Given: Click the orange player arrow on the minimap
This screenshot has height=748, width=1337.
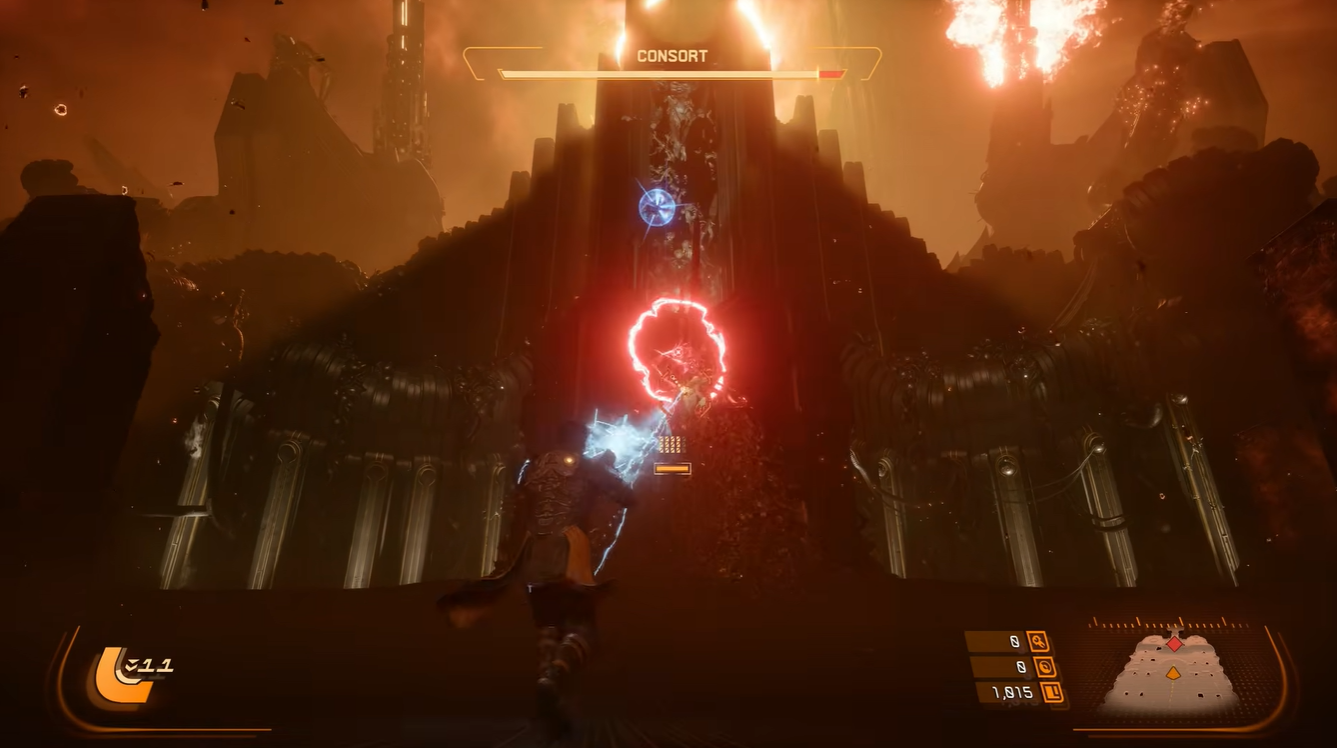Looking at the screenshot, I should coord(1174,673).
